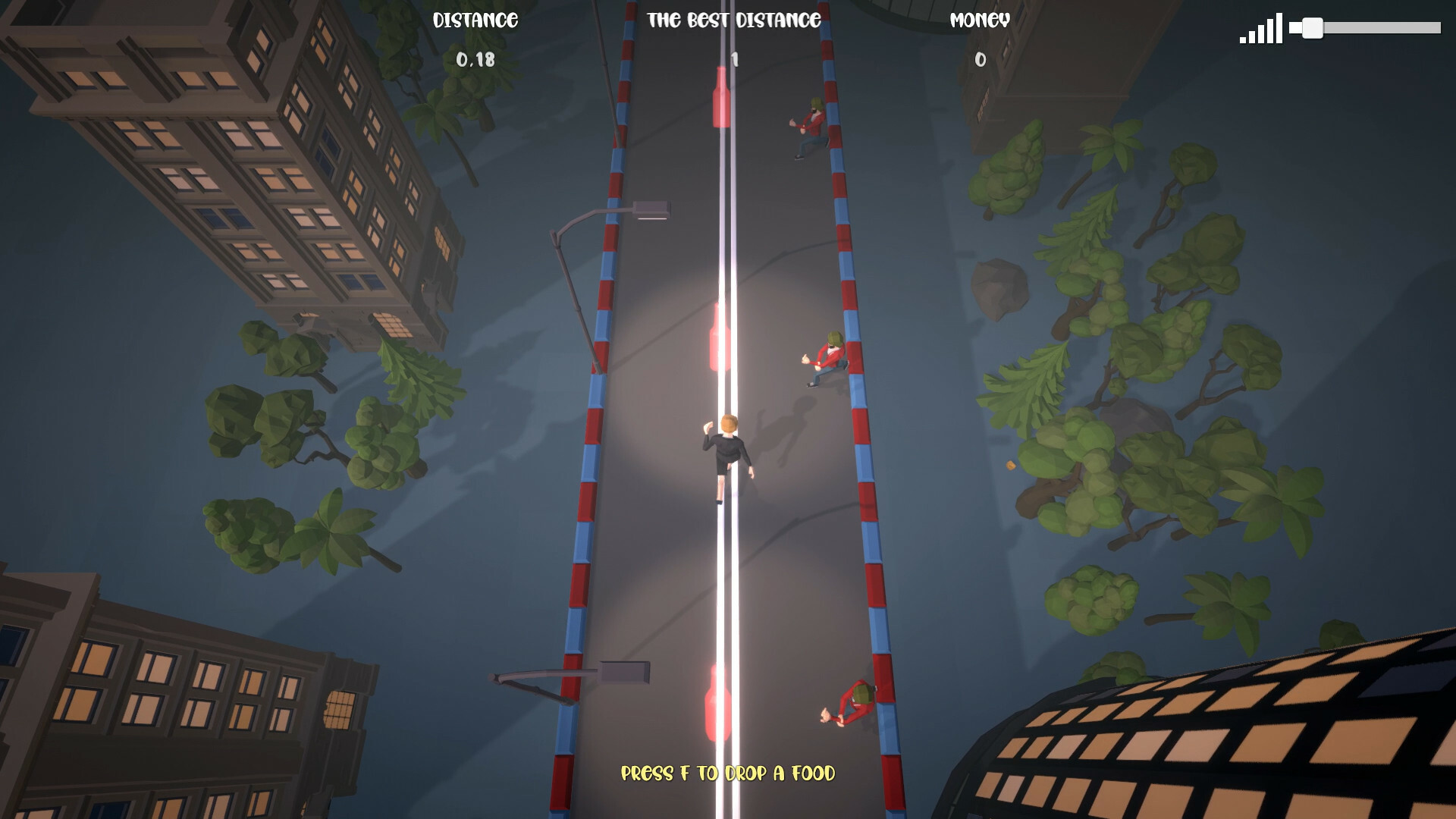
Task: Click the DISTANCE label
Action: [x=475, y=20]
